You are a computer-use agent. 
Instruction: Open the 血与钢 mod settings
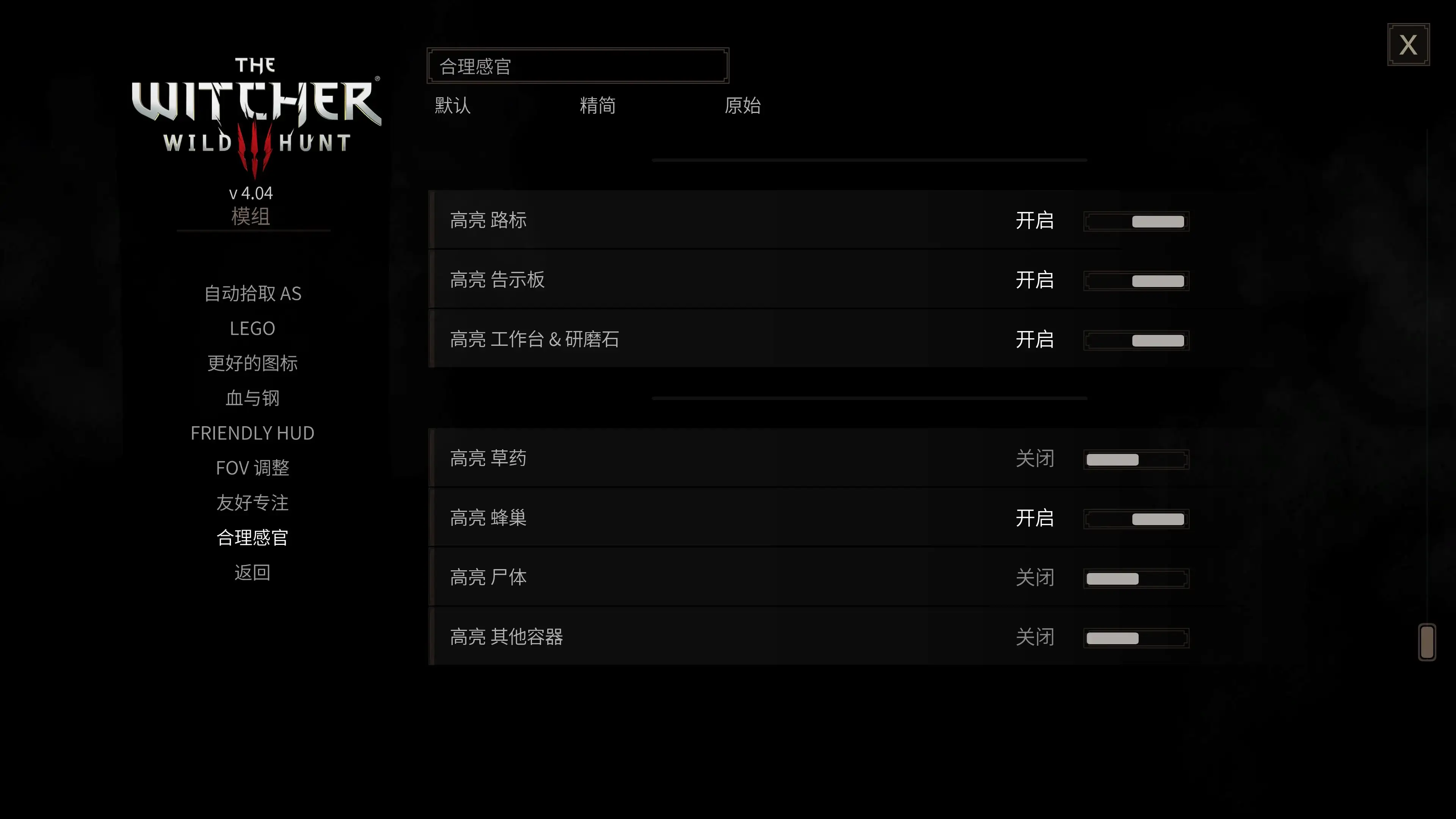(x=253, y=398)
